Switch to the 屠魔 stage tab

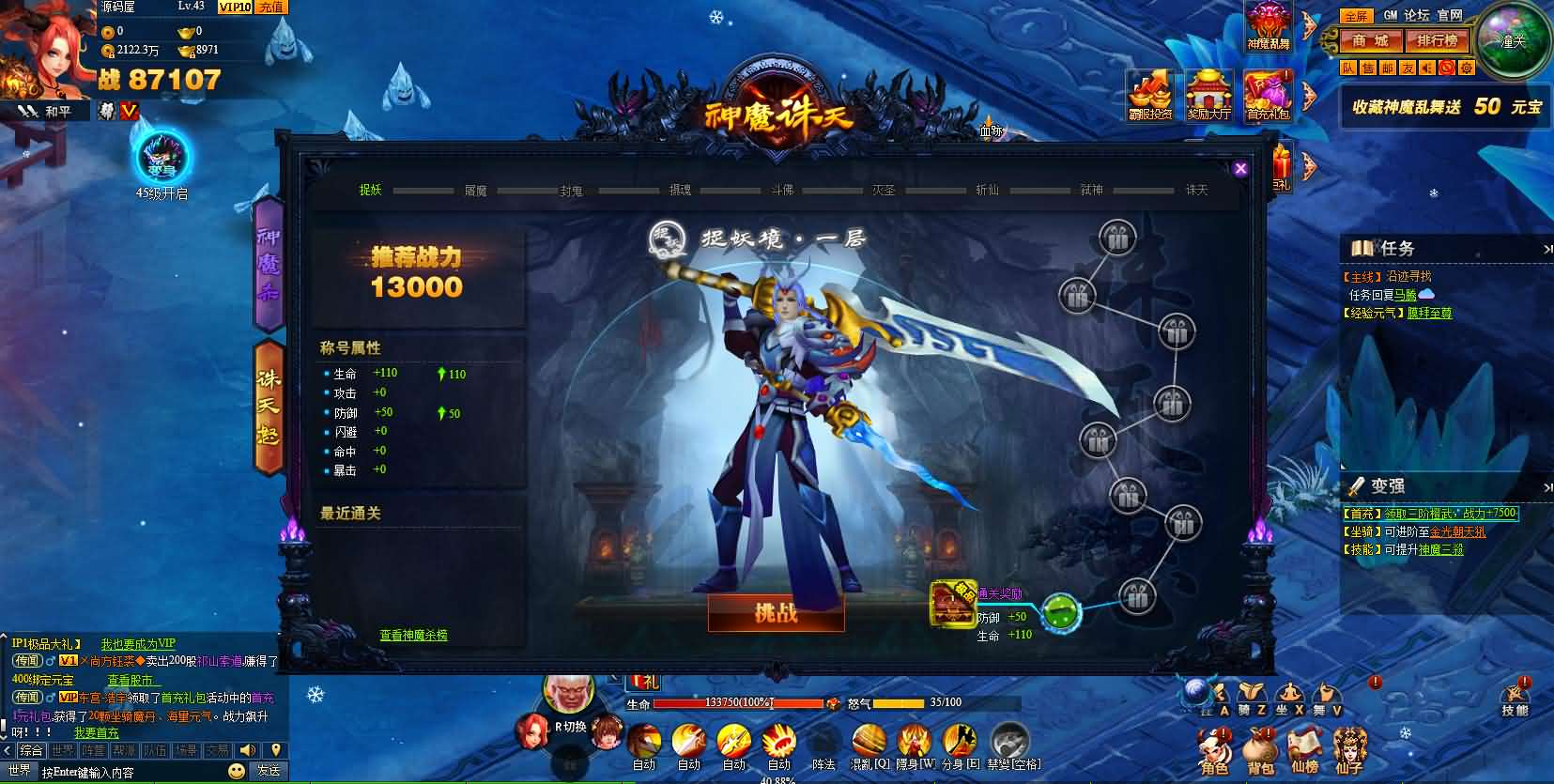475,191
